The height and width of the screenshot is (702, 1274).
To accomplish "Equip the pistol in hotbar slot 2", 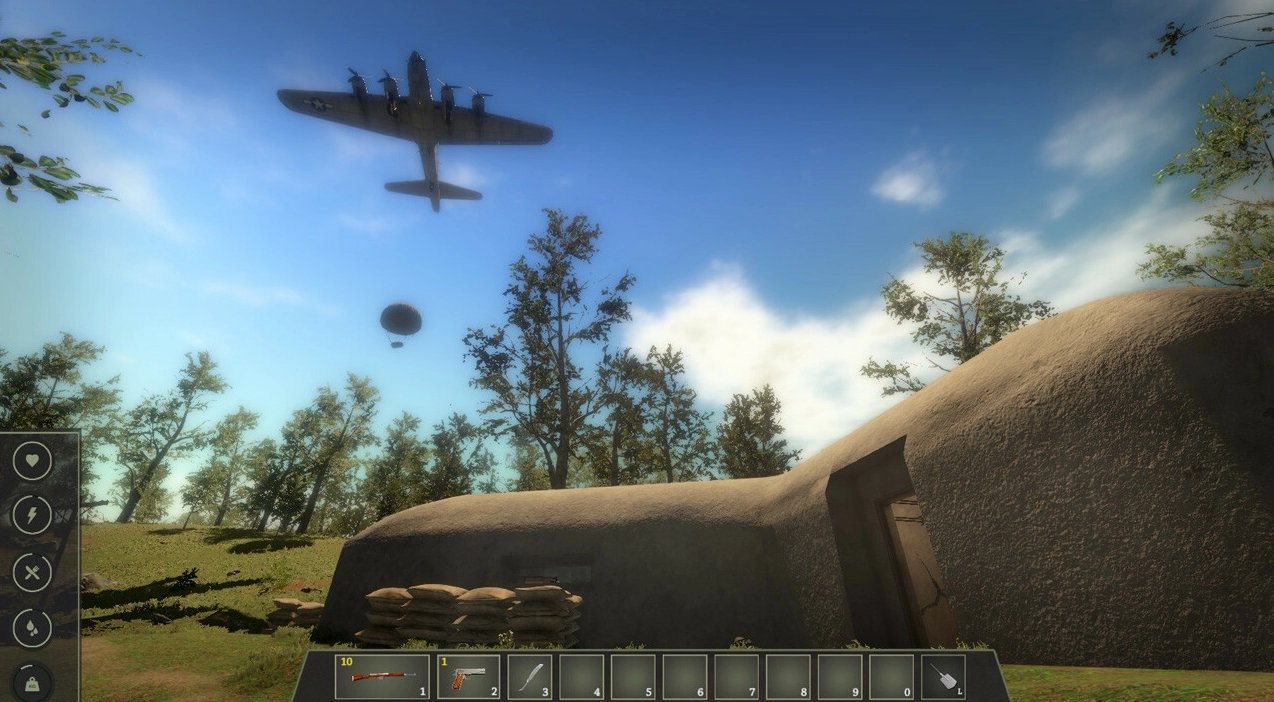I will coord(468,677).
